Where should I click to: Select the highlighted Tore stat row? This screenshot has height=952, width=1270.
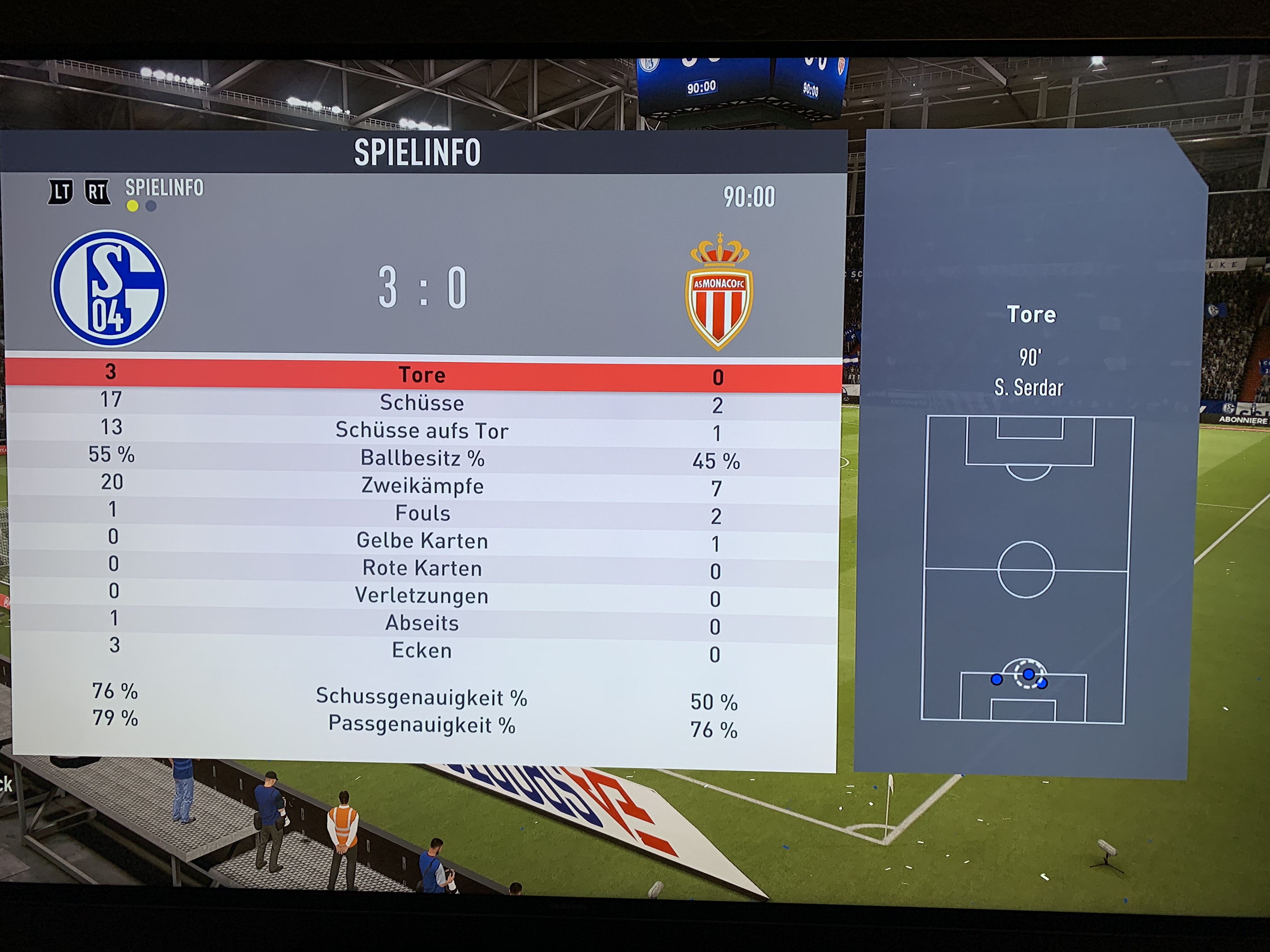click(x=422, y=375)
